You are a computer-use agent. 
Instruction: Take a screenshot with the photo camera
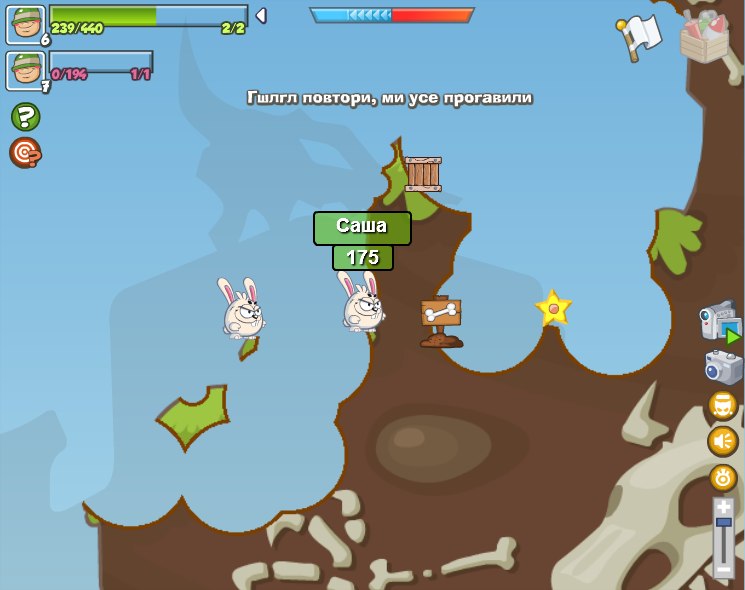pos(723,367)
